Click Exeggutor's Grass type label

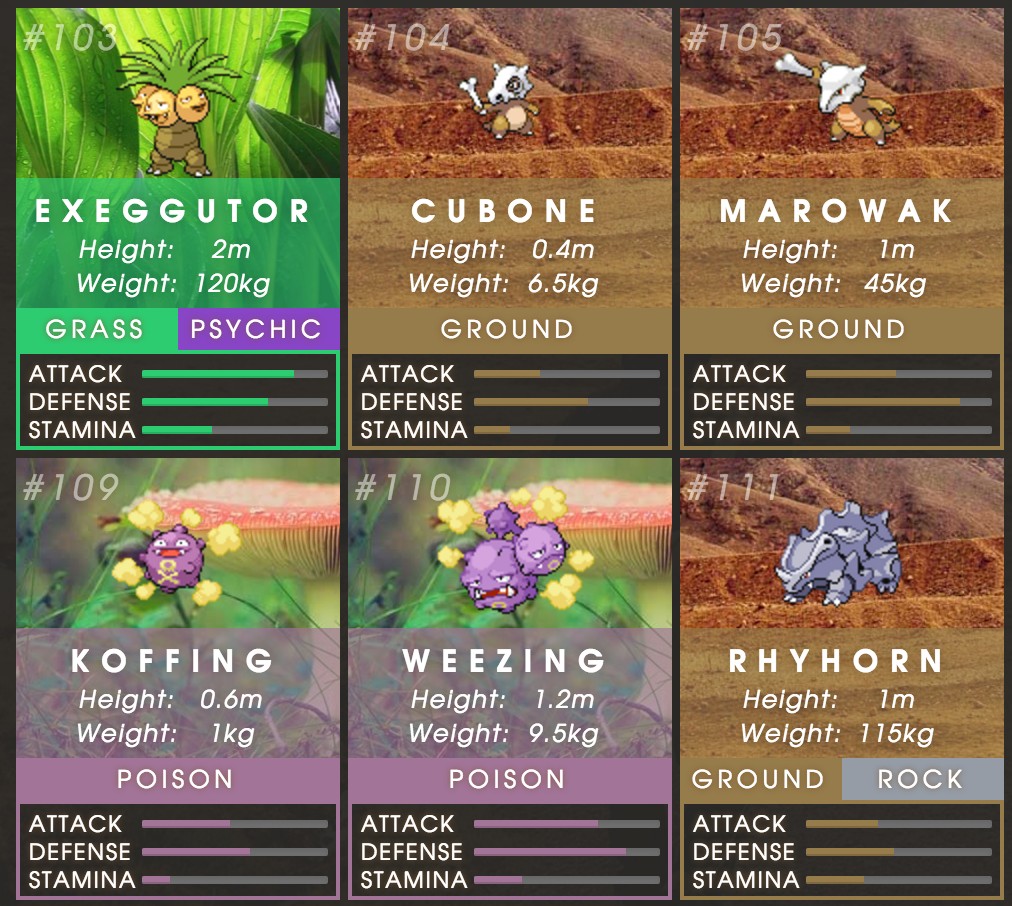[96, 329]
